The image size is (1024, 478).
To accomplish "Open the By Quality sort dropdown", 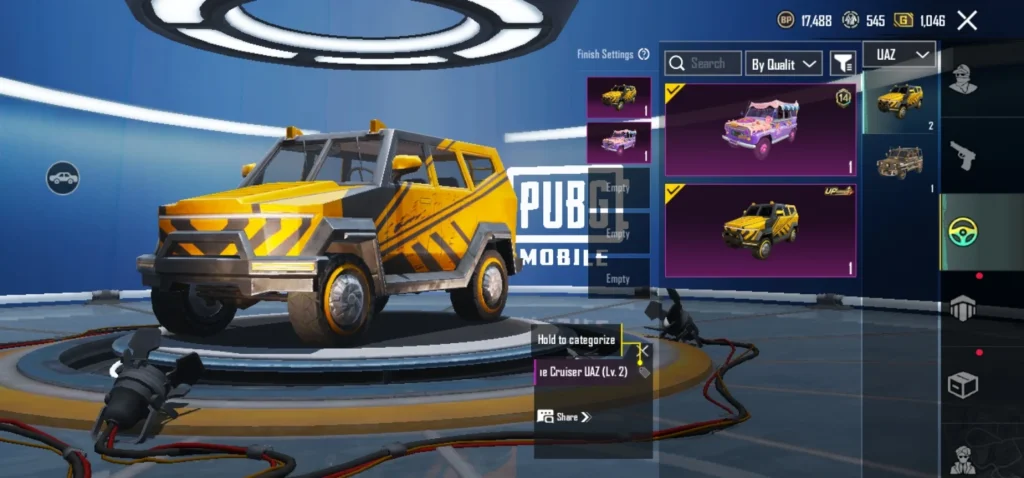I will tap(785, 64).
